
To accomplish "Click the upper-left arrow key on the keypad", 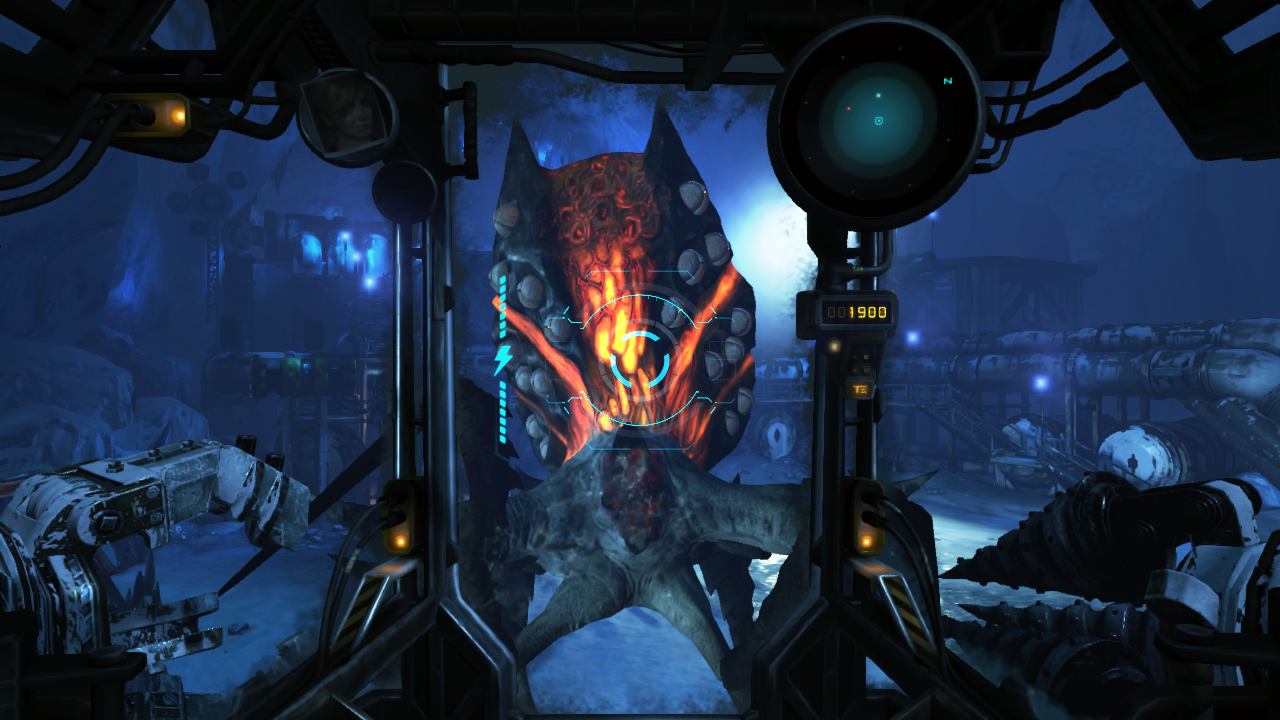I will click(855, 358).
